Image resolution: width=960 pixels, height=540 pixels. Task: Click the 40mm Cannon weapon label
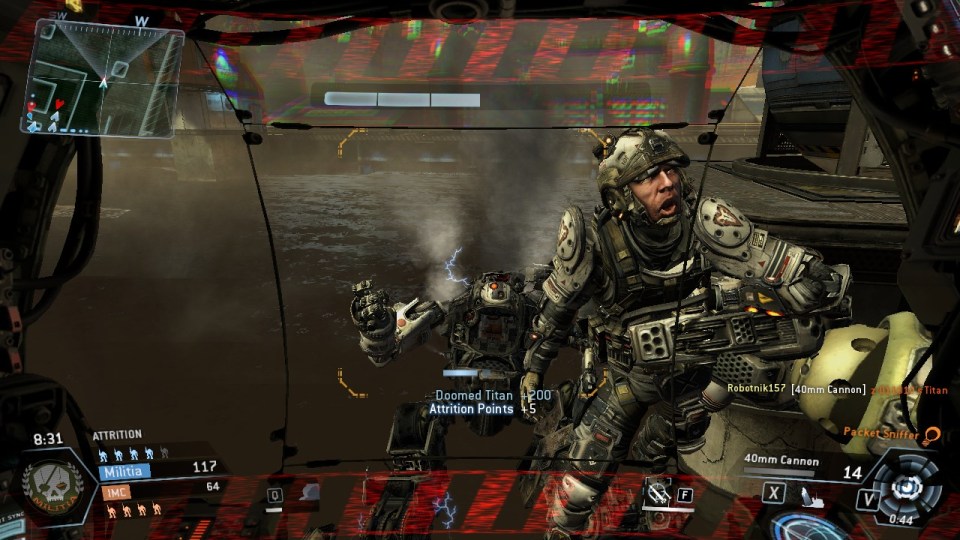781,461
